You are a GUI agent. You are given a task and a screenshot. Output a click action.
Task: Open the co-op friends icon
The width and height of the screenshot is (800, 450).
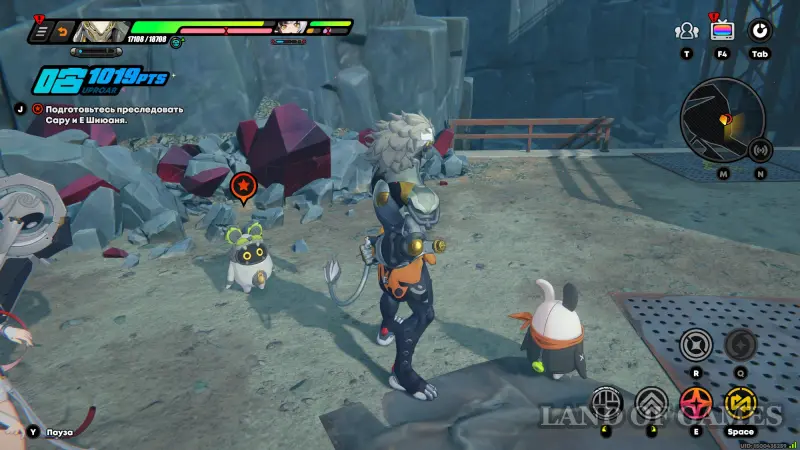point(686,31)
